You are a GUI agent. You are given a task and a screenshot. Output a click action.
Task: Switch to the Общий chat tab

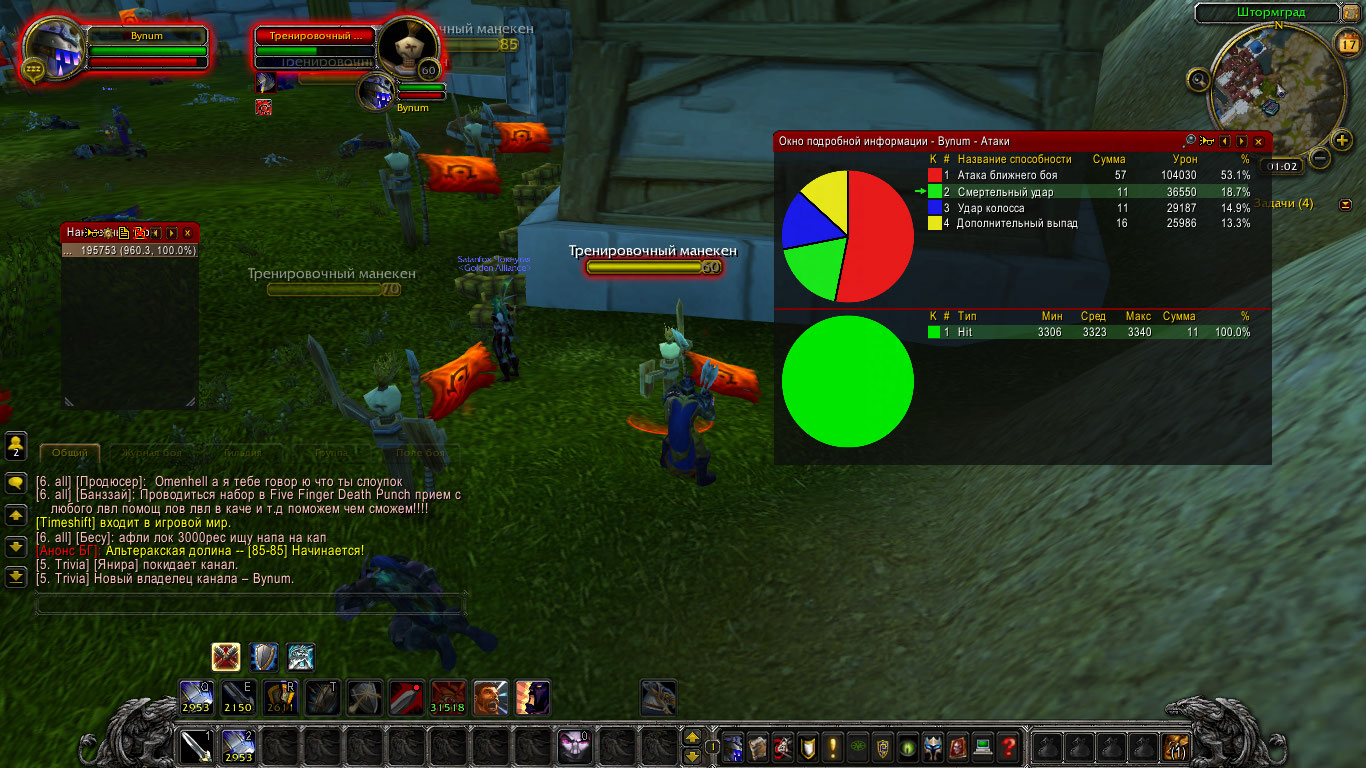[69, 453]
